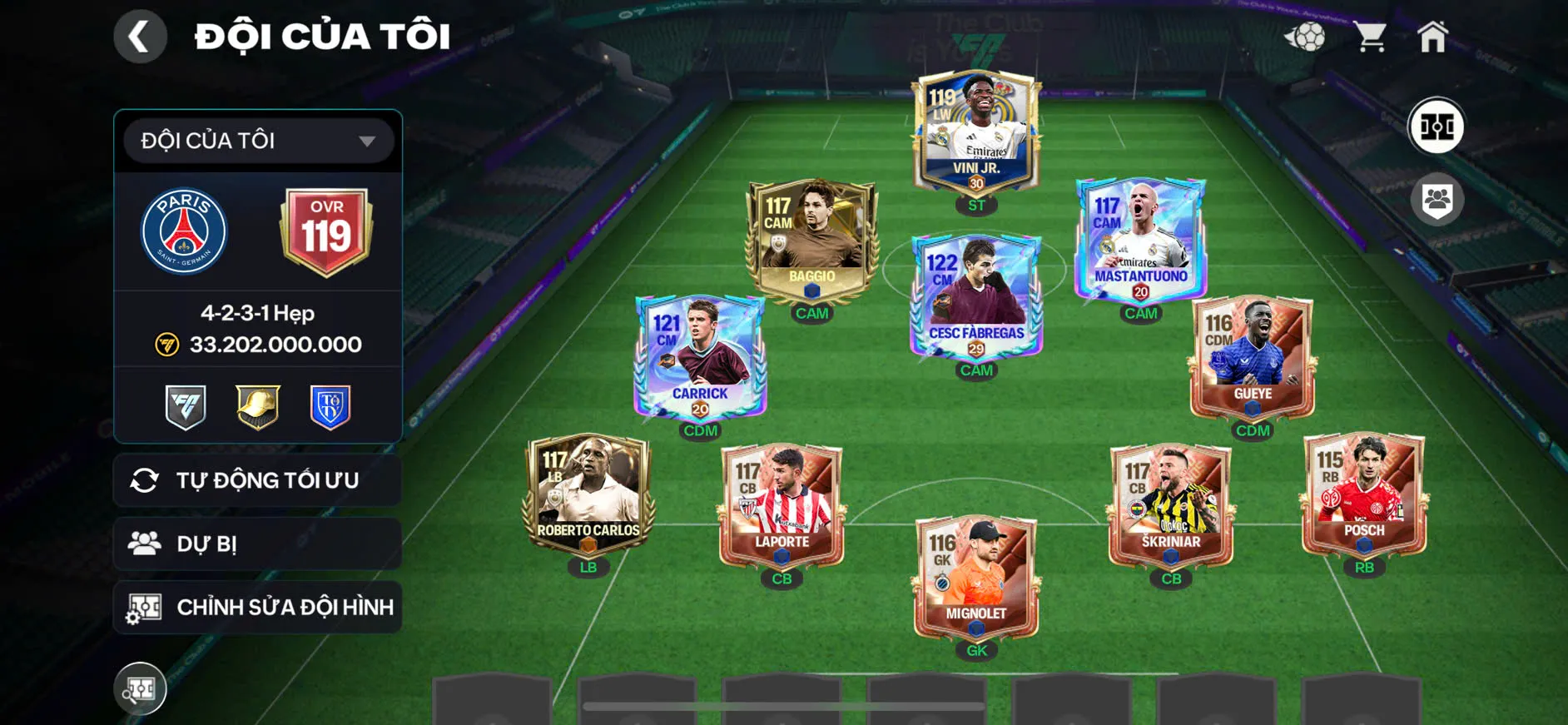Image resolution: width=1568 pixels, height=725 pixels.
Task: Click TỰ ĐỘNG TỐI ƯU button
Action: [x=258, y=480]
